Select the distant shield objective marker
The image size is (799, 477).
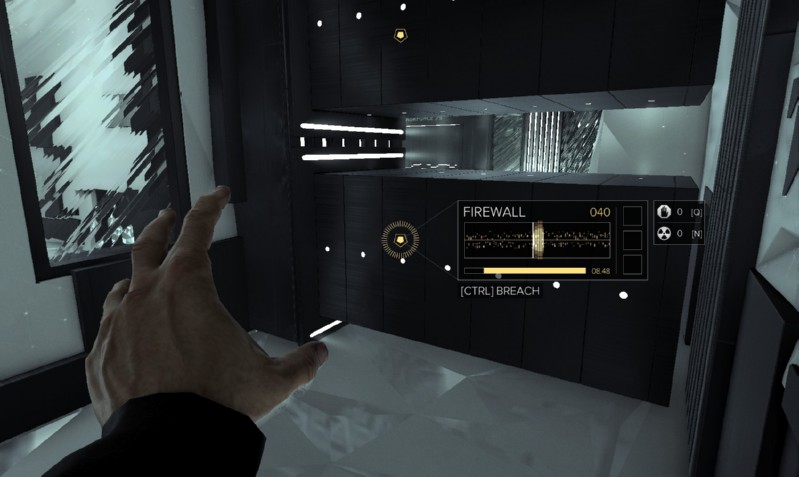[x=401, y=35]
